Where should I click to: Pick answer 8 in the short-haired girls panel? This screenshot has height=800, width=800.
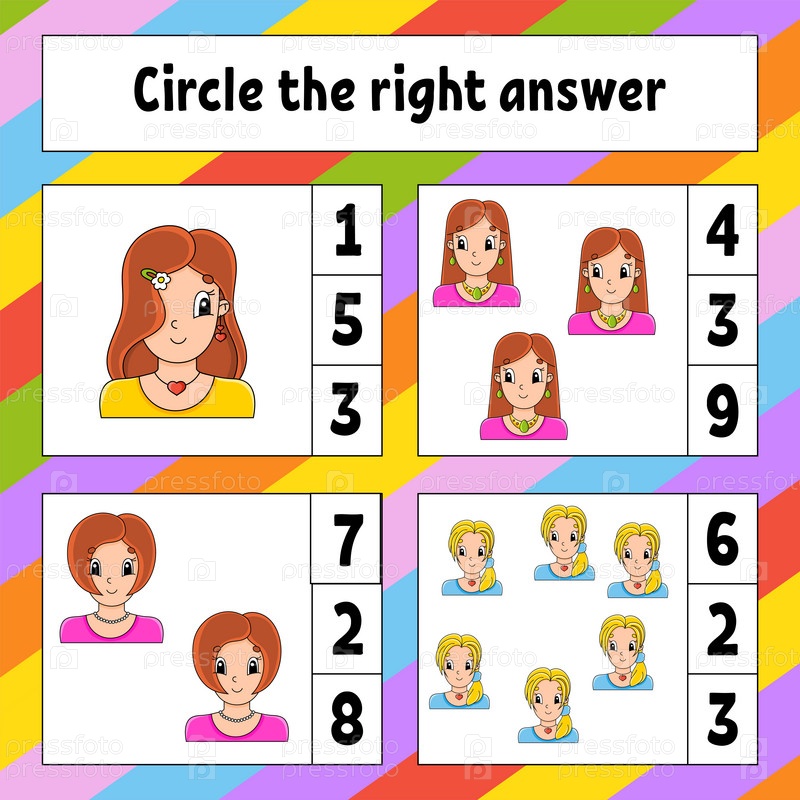[x=346, y=717]
